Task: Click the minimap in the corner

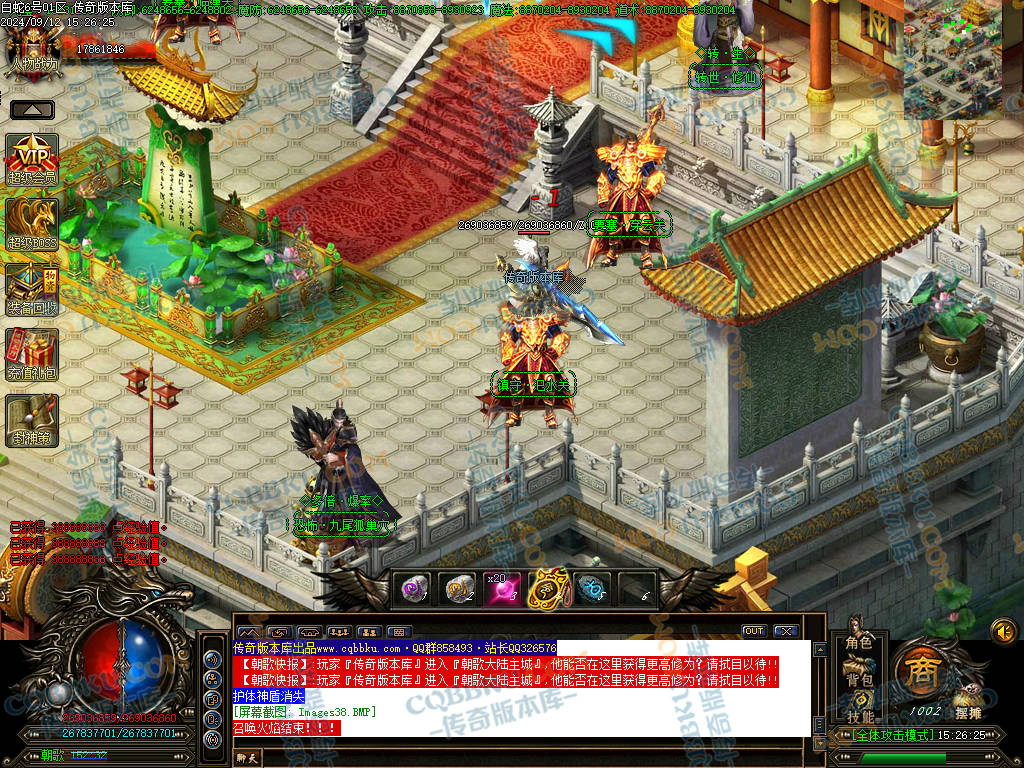Action: click(x=952, y=57)
